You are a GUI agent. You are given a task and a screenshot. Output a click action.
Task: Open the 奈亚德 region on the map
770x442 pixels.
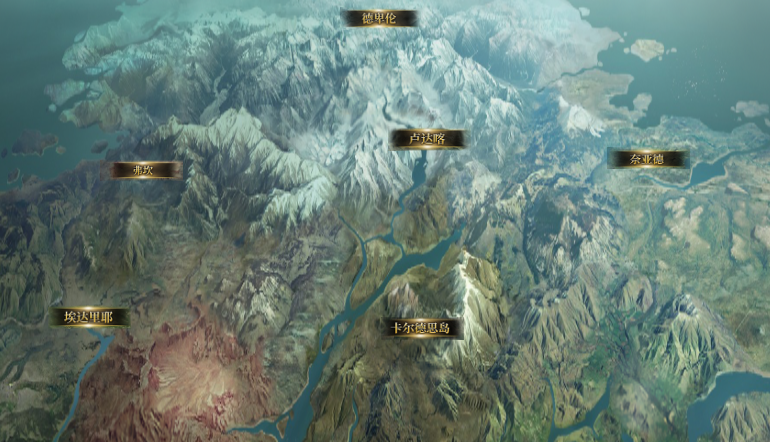click(647, 159)
